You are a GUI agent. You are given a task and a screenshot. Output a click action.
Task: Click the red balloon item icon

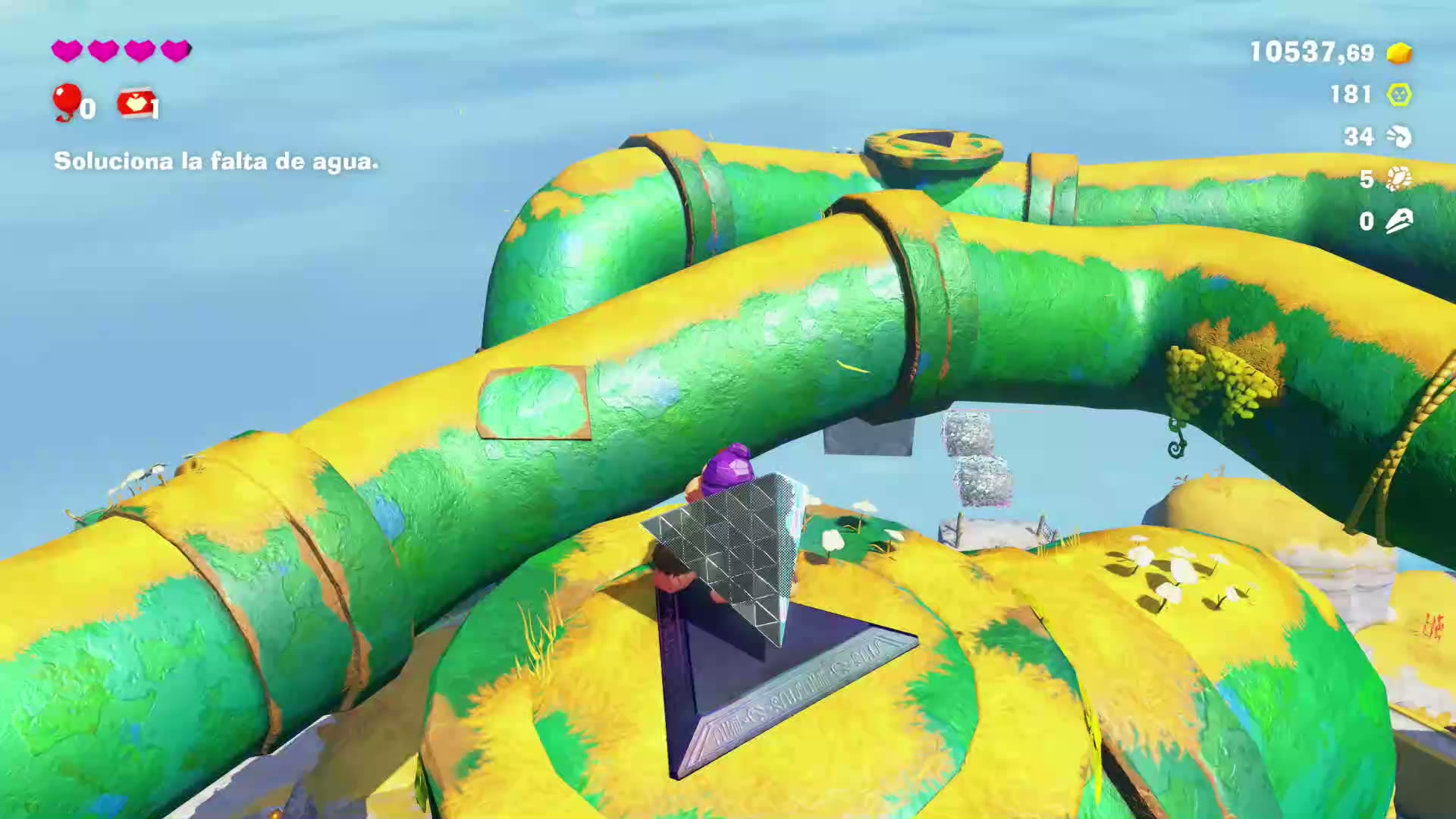click(67, 101)
